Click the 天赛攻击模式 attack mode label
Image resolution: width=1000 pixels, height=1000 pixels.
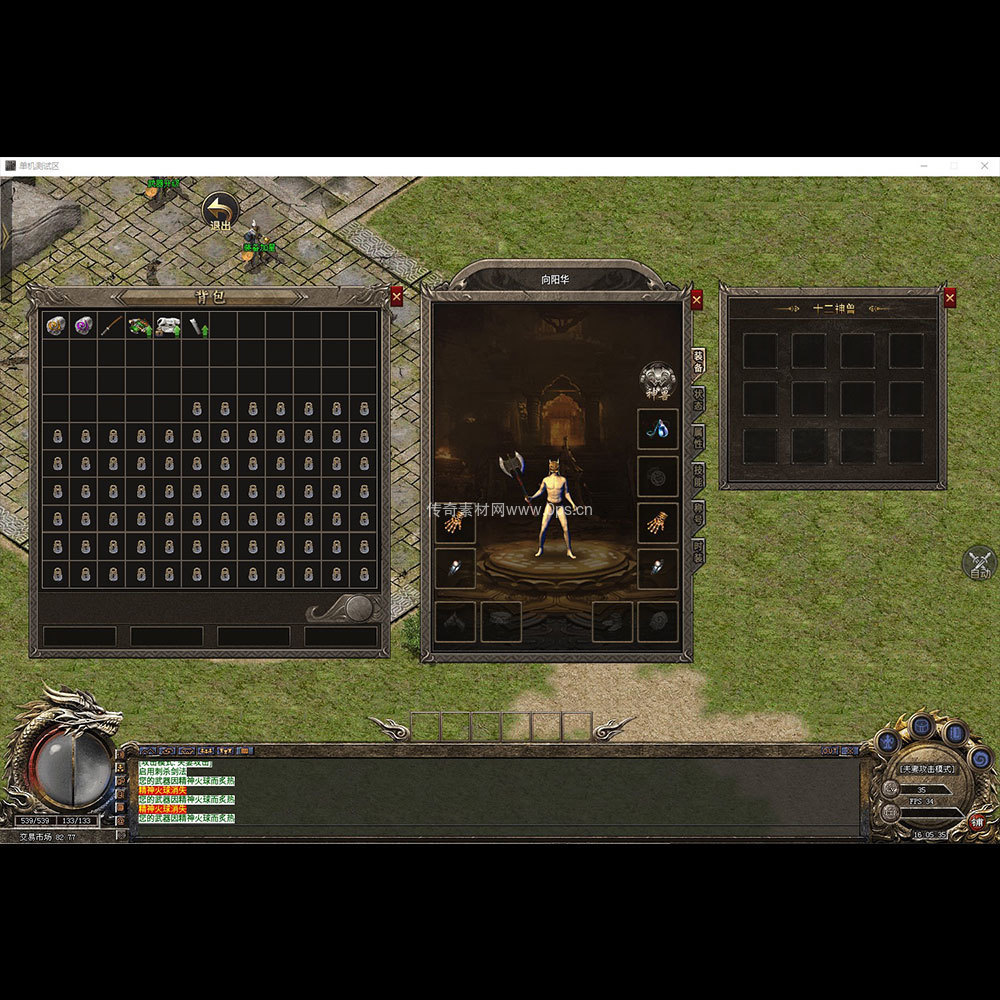(926, 769)
